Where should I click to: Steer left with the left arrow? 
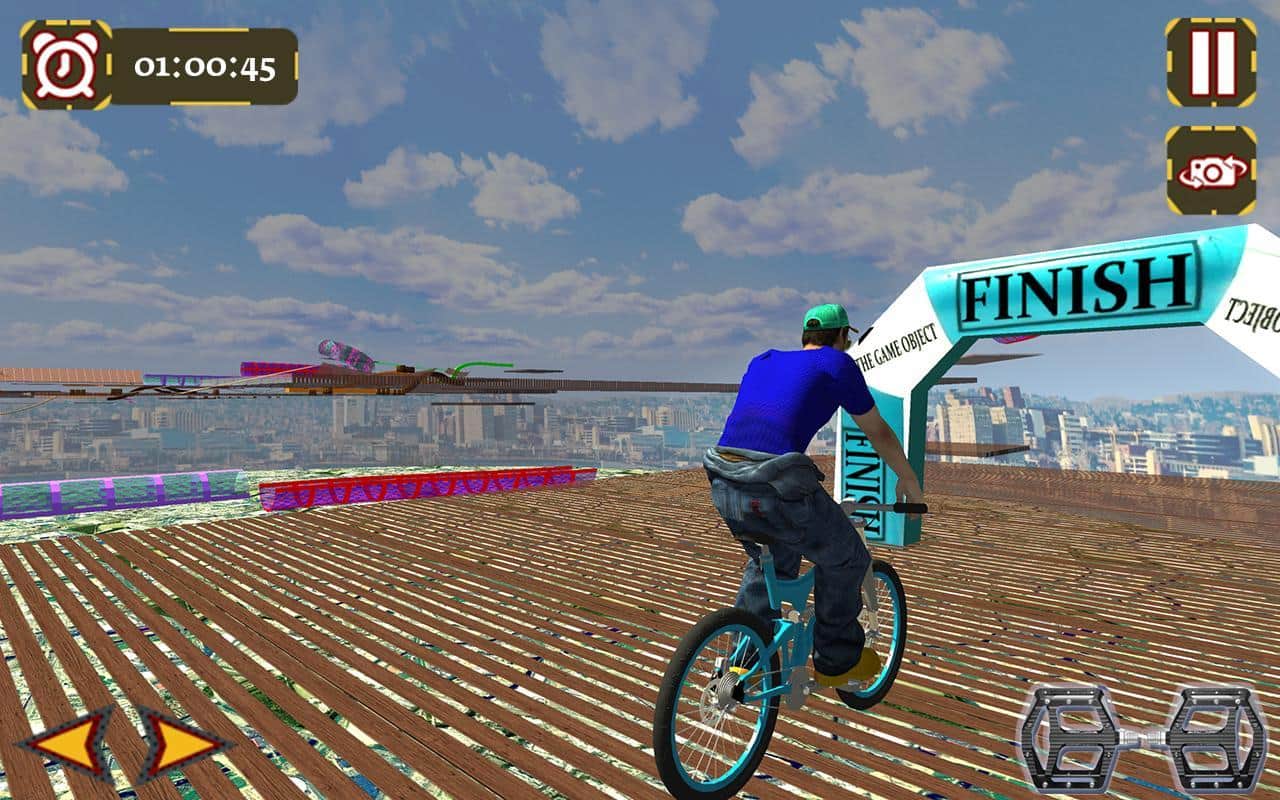(x=70, y=743)
